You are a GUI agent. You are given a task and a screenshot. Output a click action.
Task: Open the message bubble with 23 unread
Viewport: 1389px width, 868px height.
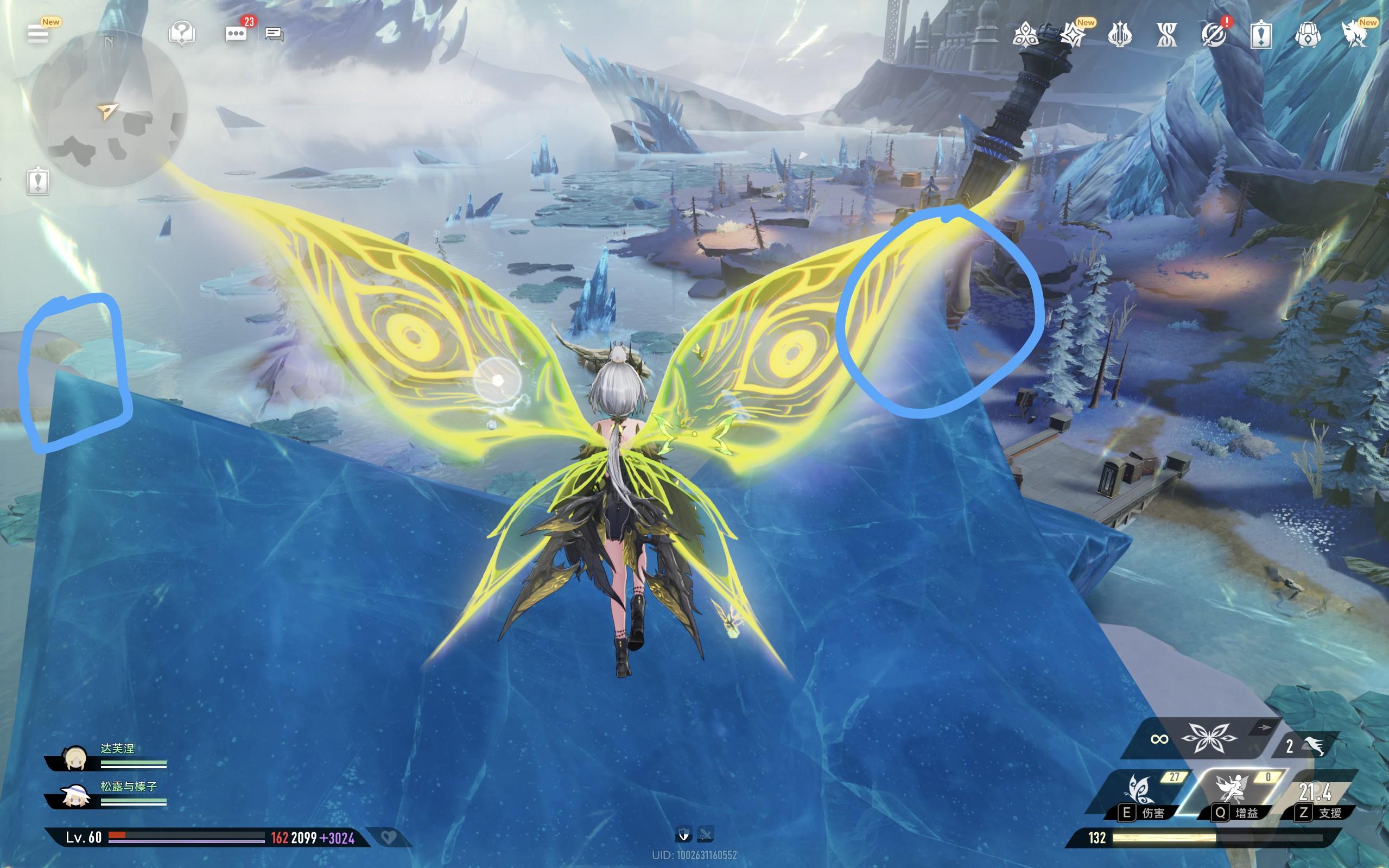236,34
